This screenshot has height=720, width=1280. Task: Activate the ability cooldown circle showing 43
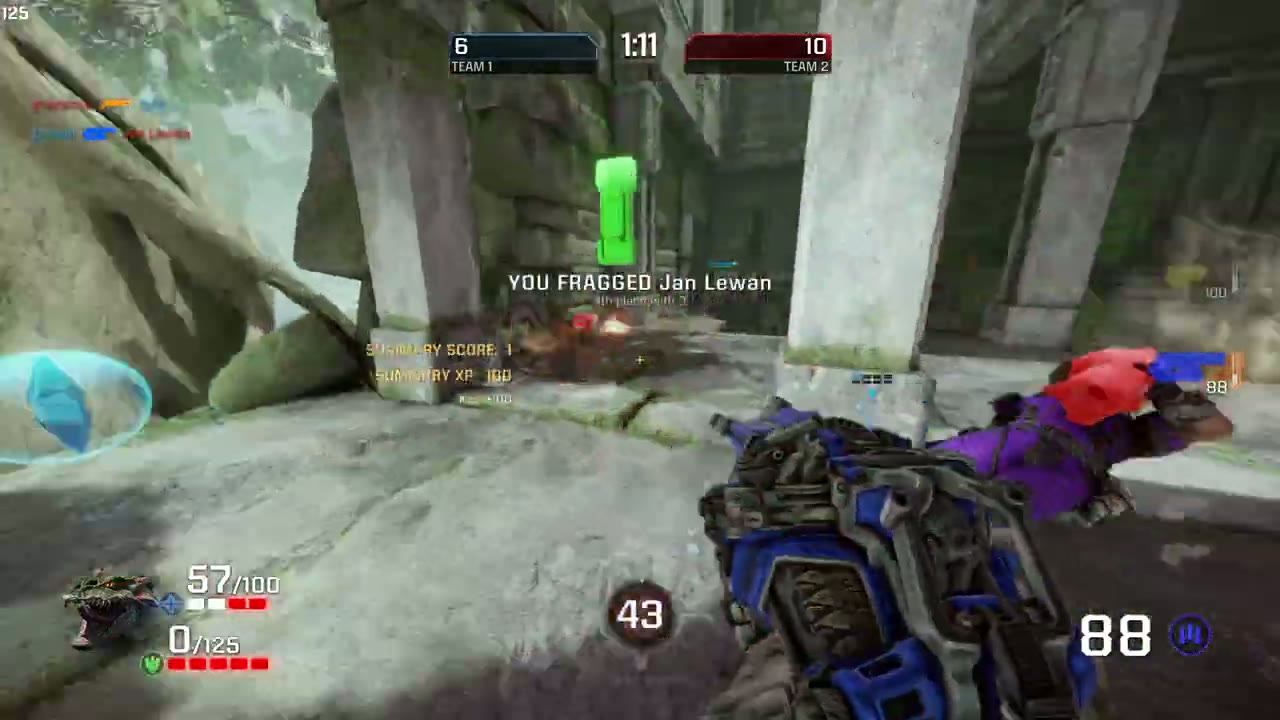640,615
